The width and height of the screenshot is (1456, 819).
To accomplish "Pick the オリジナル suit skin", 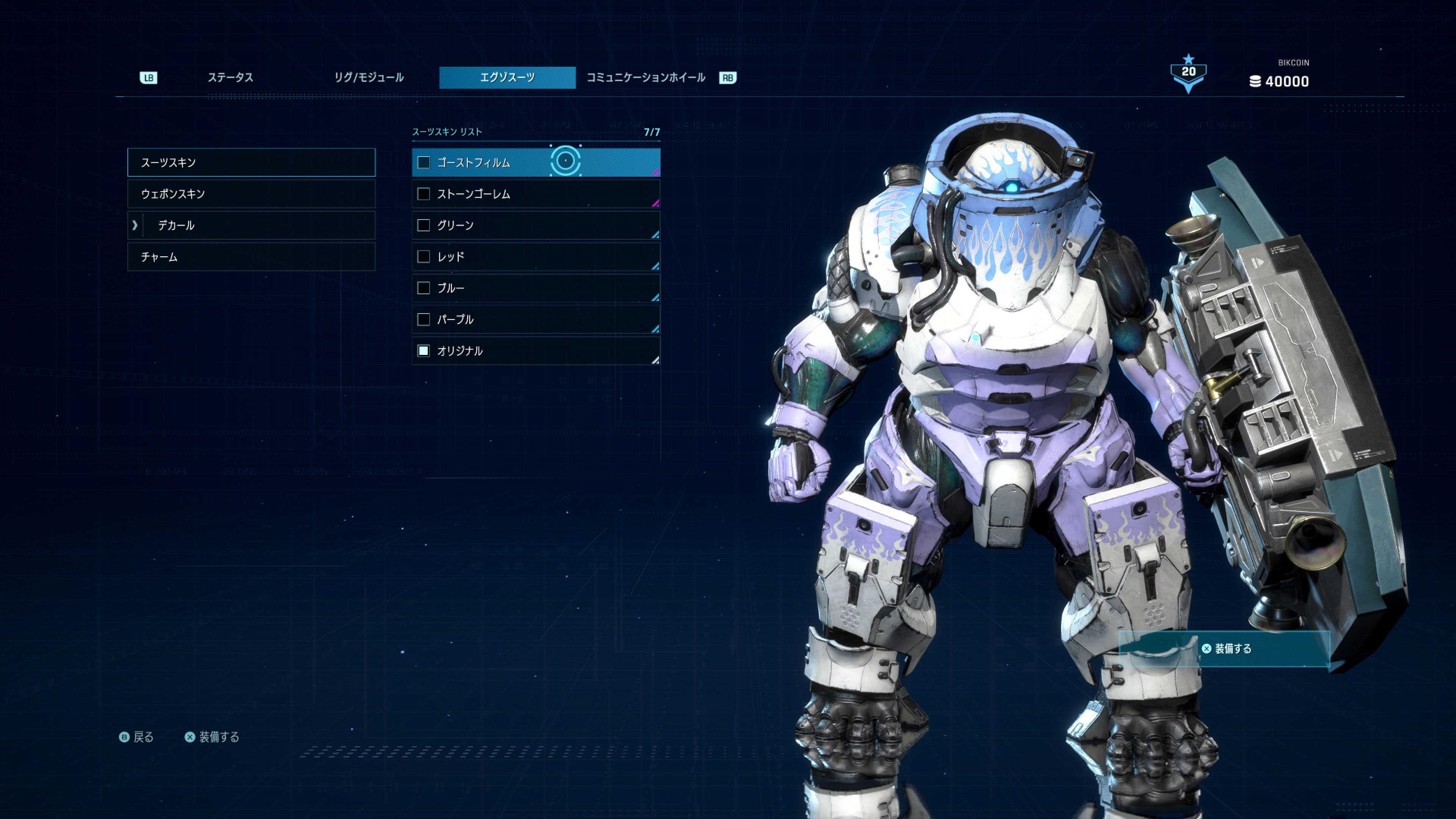I will [x=535, y=351].
